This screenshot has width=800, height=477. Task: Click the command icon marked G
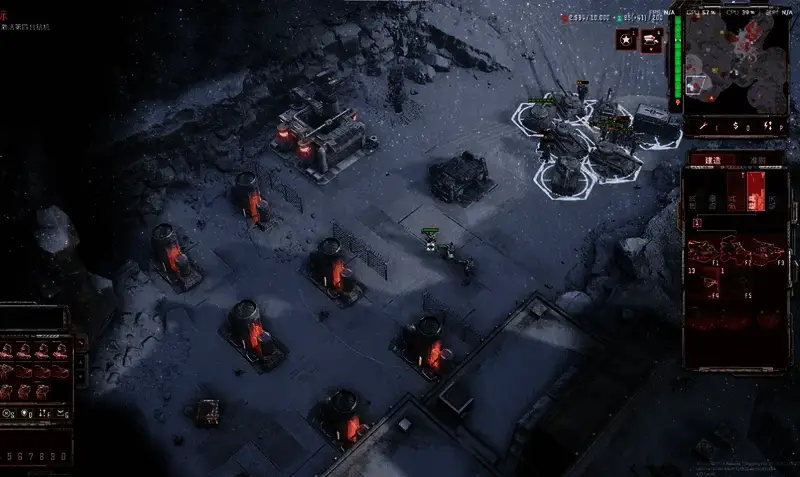63,412
